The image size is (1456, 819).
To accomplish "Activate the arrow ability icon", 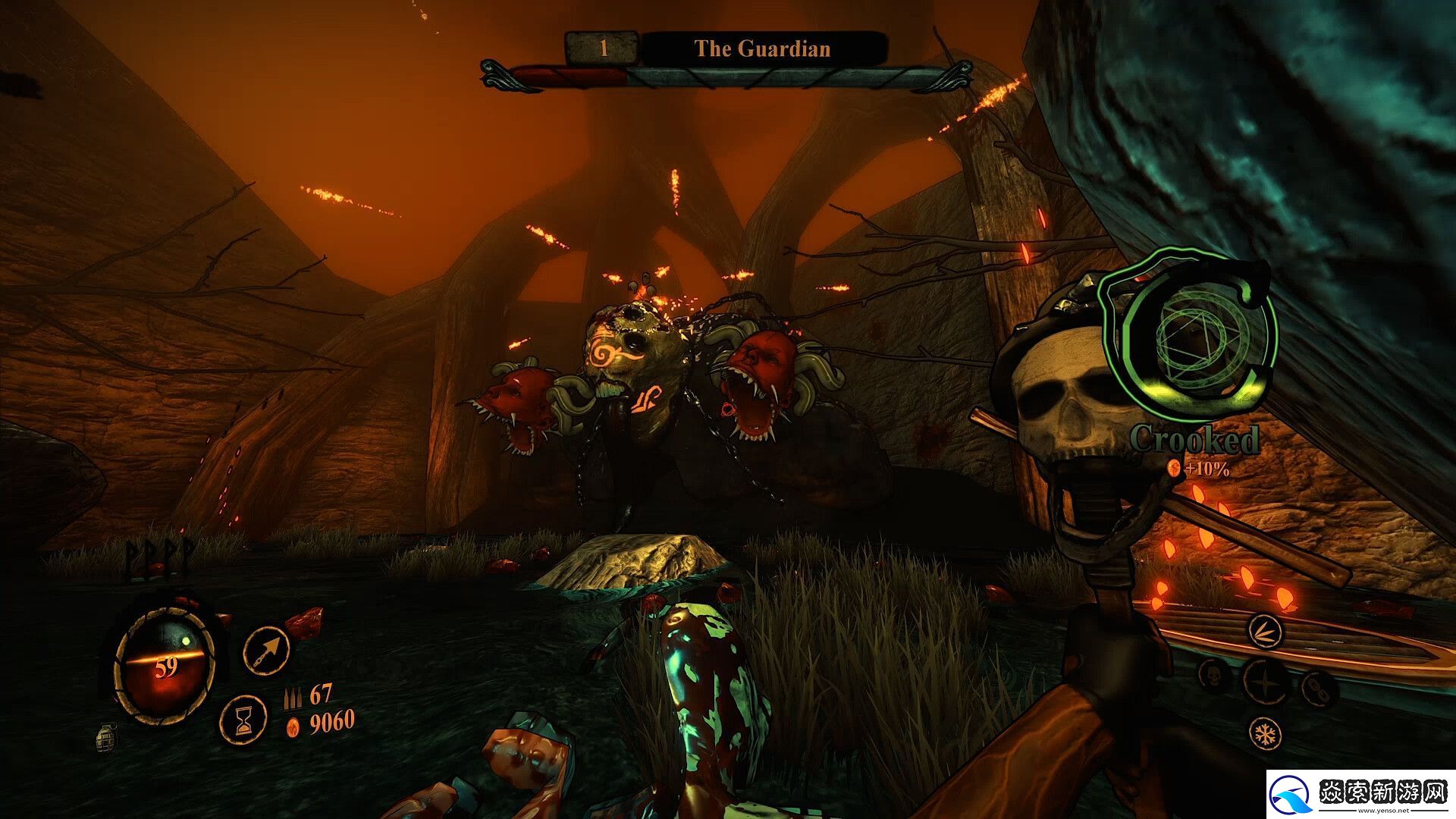I will [267, 650].
